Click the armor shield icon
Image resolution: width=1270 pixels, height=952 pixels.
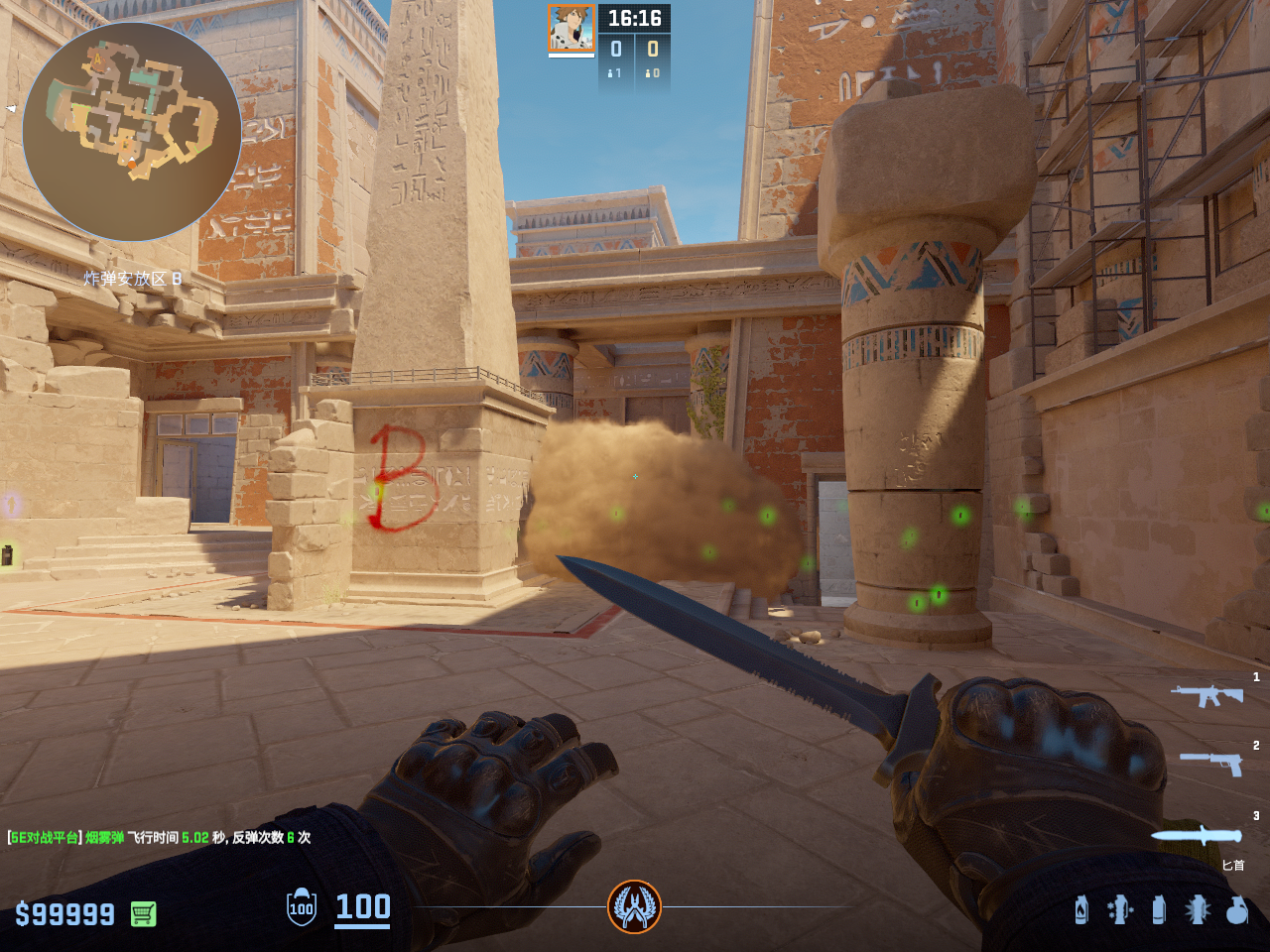(302, 907)
